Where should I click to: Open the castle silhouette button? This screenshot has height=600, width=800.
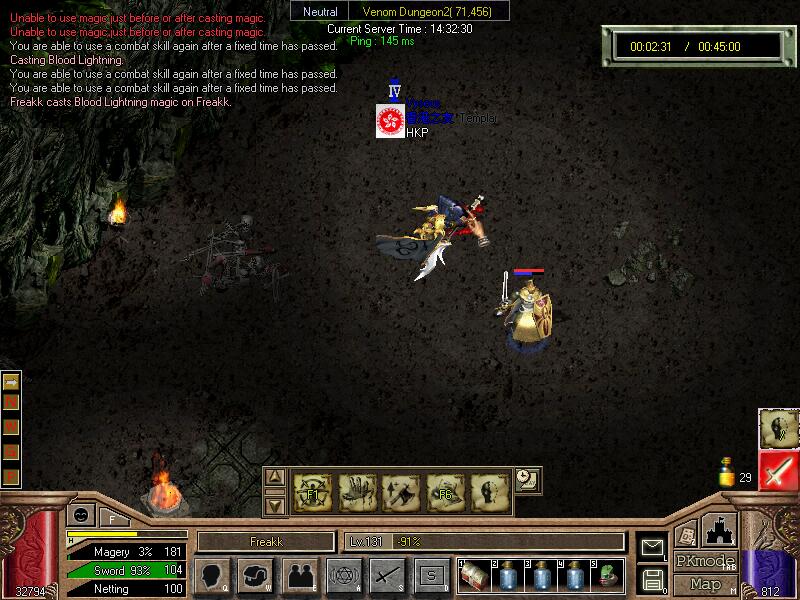tap(720, 529)
